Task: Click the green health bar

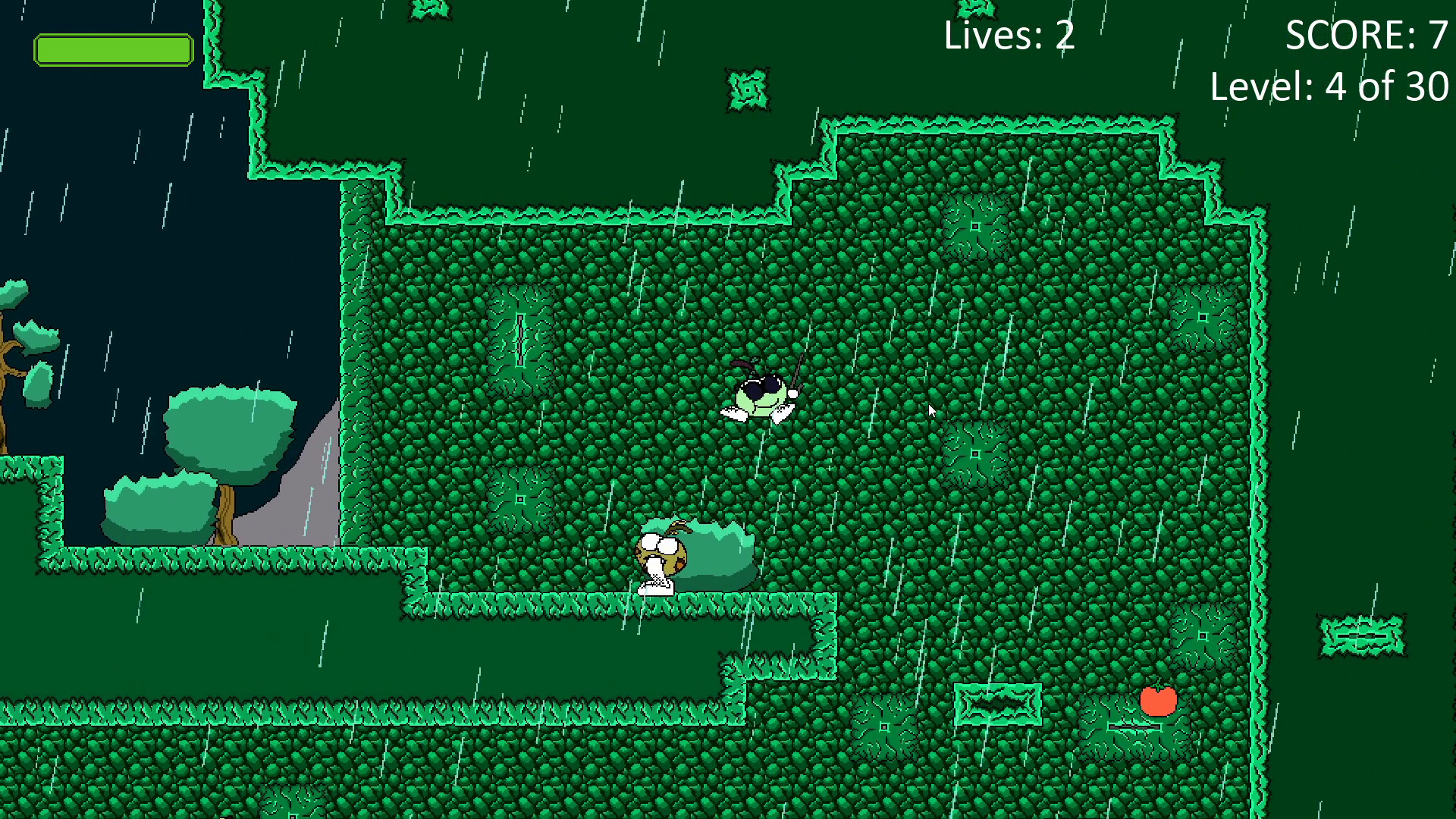Action: (x=114, y=49)
